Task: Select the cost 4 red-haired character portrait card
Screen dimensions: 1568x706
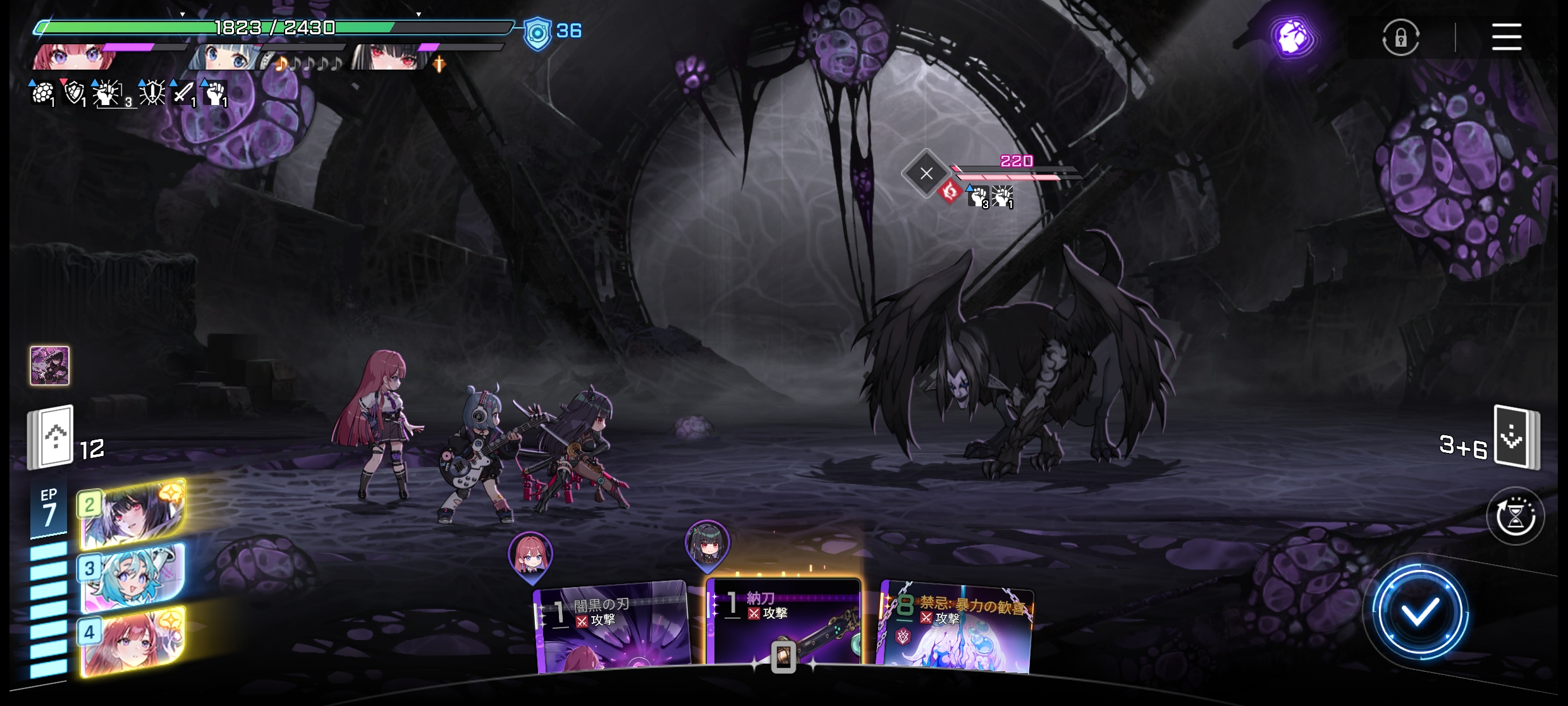Action: (133, 641)
